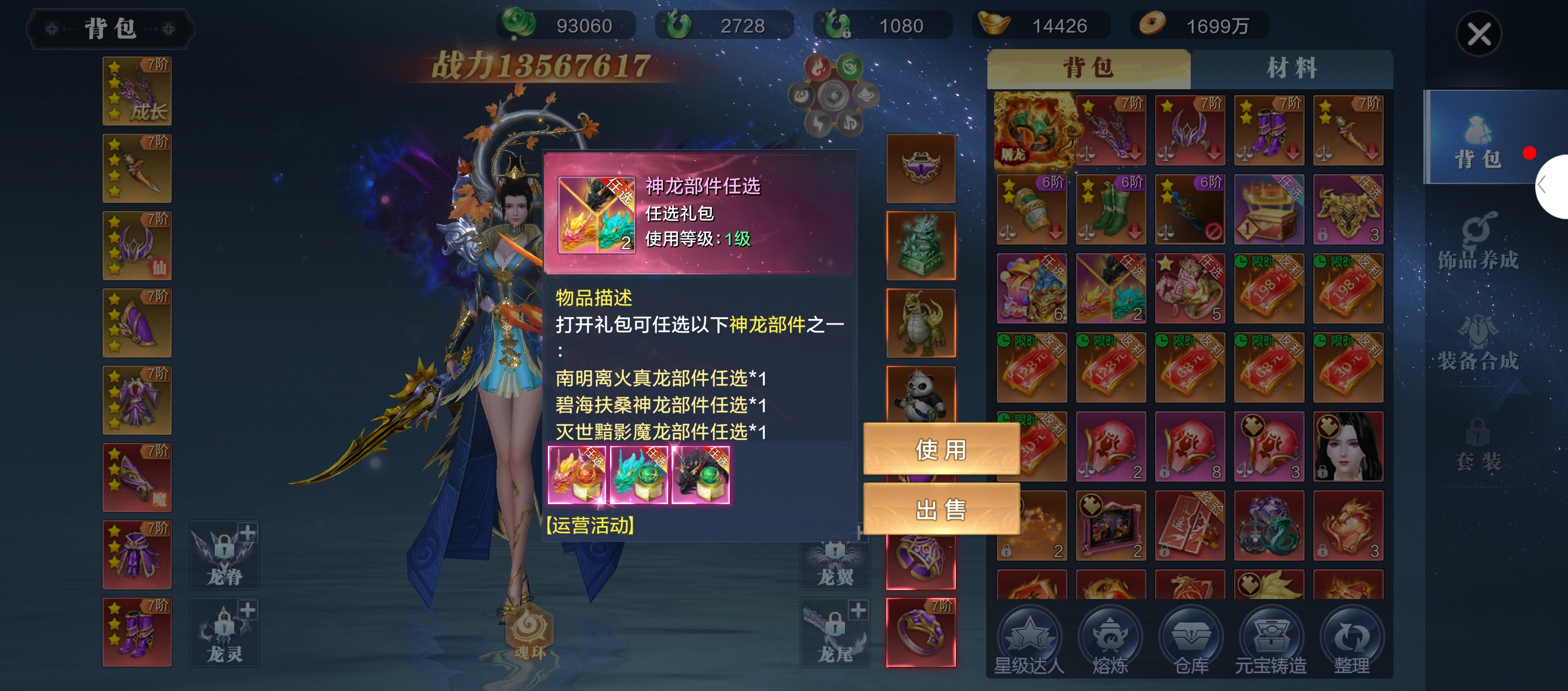Screen dimensions: 1568x691
Task: Use the 神龙部件任选 gift pack
Action: click(940, 449)
